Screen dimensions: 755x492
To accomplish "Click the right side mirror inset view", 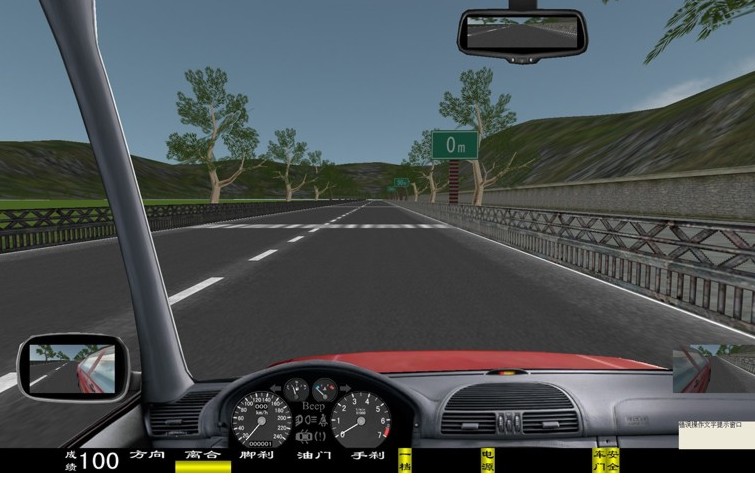I will (x=713, y=370).
